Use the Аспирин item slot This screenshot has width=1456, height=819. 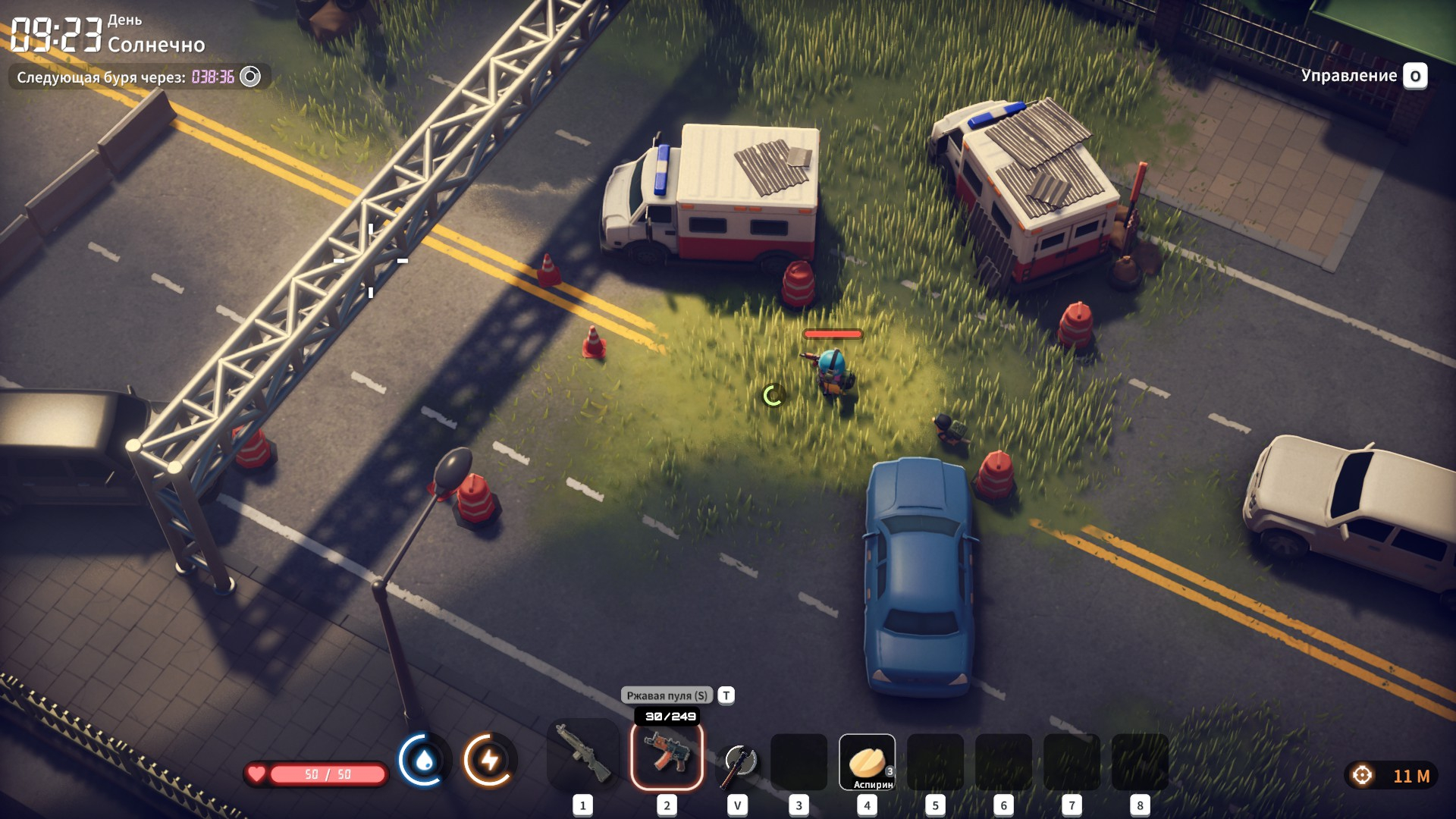pyautogui.click(x=867, y=762)
